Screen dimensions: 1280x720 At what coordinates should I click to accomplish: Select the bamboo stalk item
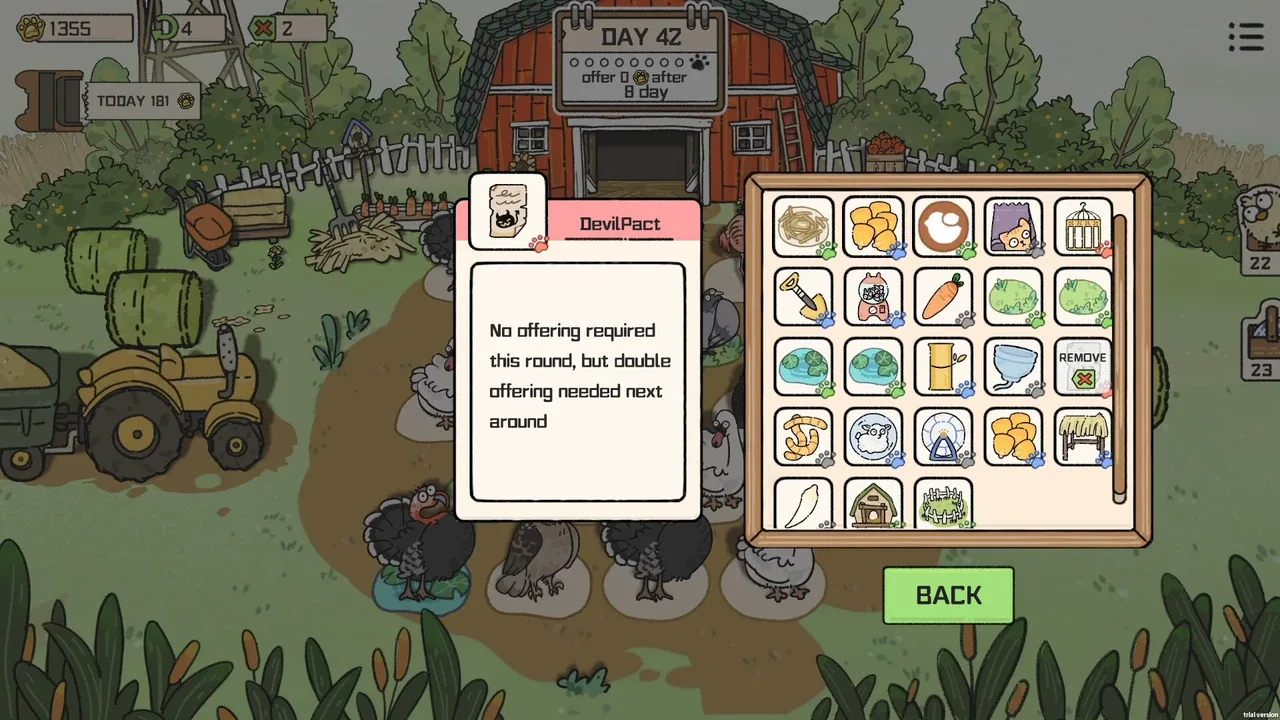(x=943, y=365)
